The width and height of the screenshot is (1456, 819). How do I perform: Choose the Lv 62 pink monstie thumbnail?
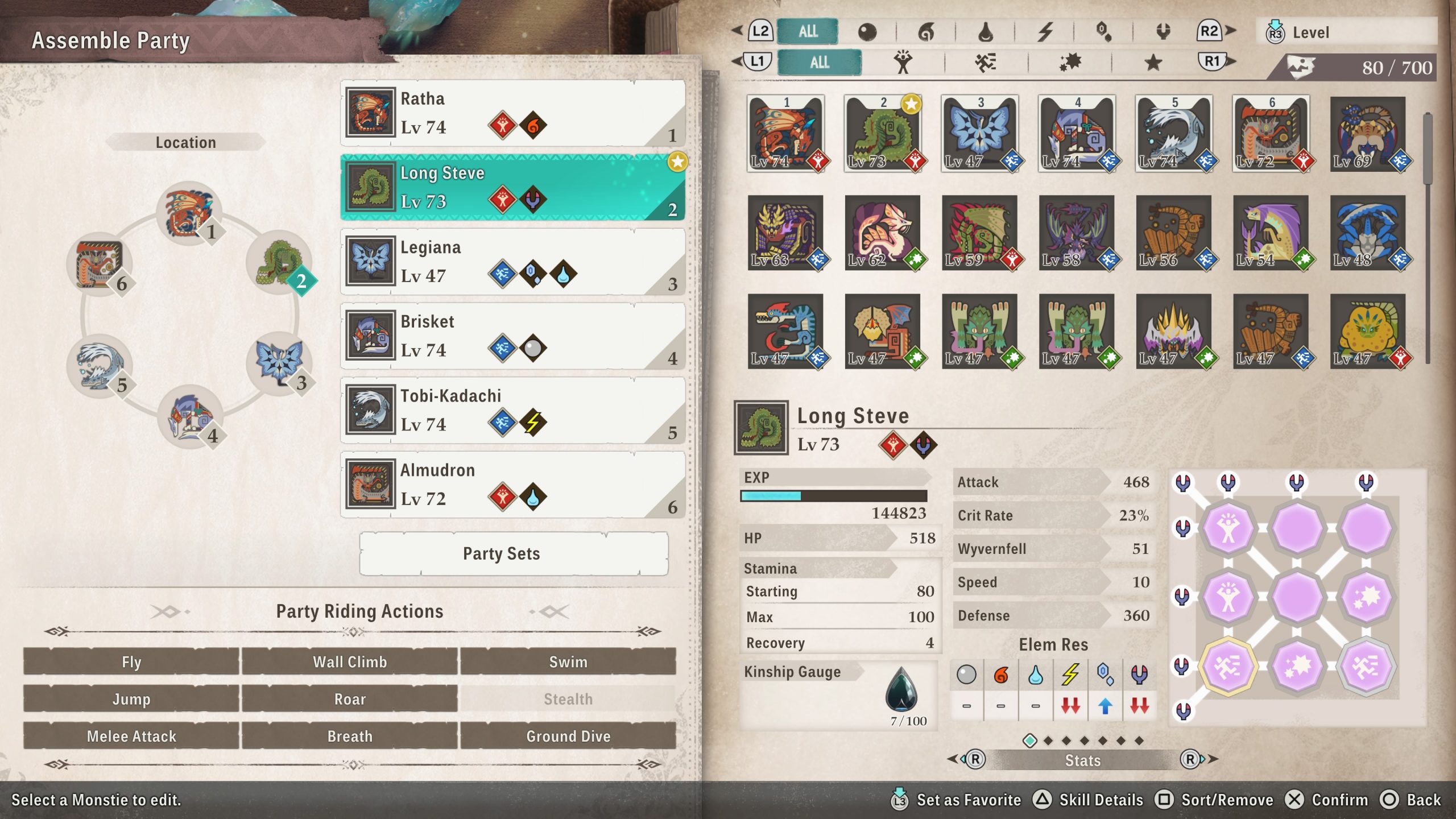tap(883, 233)
